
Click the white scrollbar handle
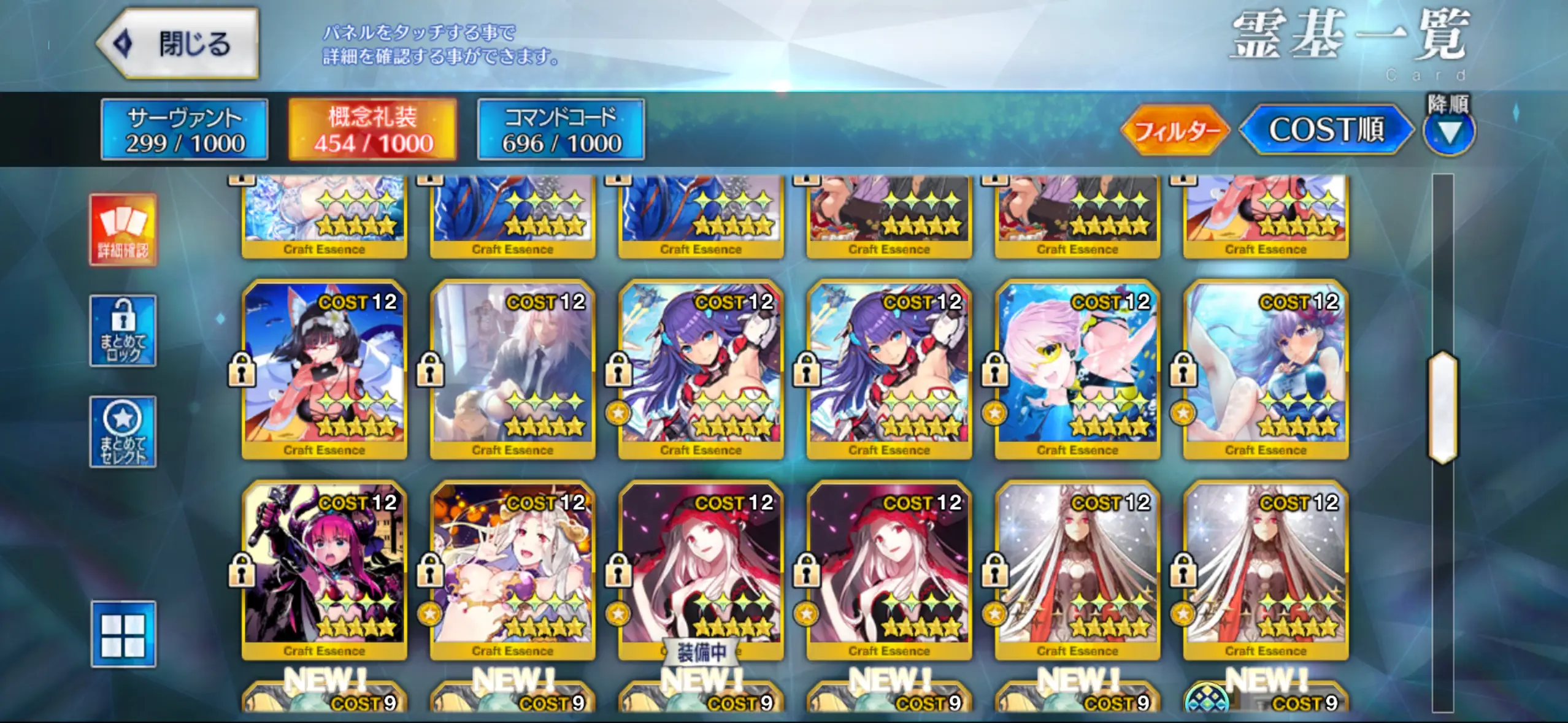(1443, 407)
